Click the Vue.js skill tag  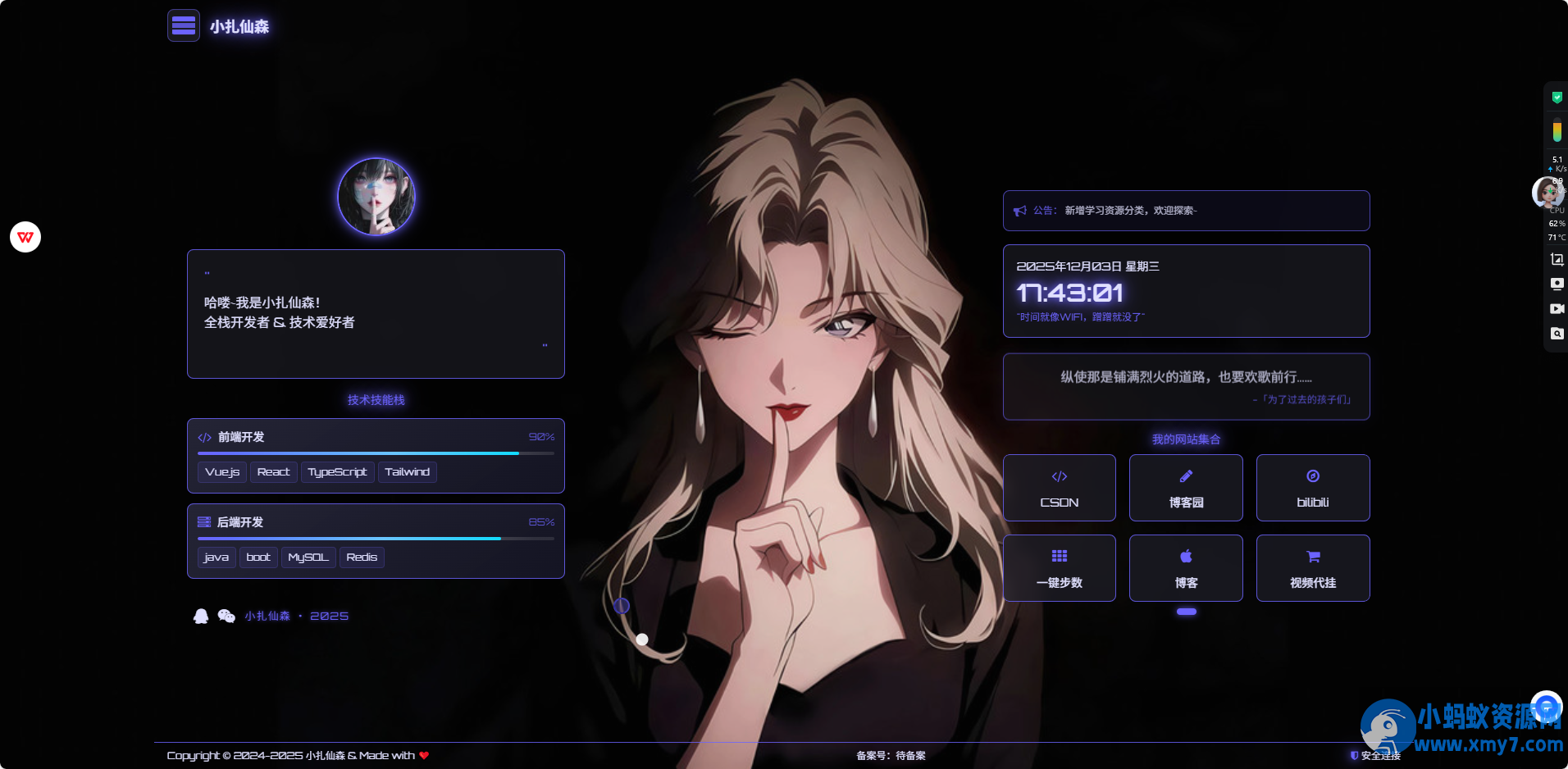222,472
